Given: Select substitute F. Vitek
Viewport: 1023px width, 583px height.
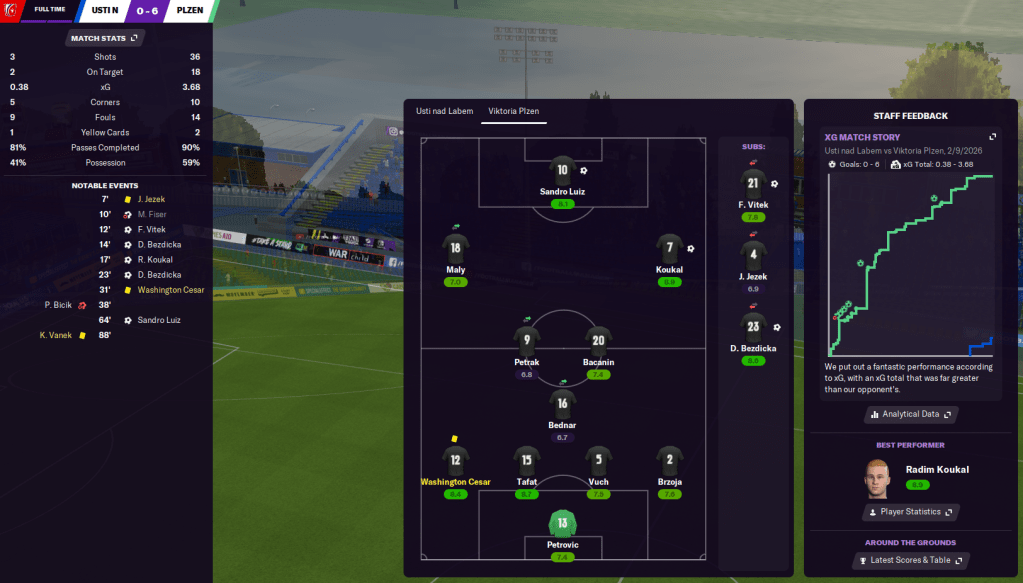Looking at the screenshot, I should coord(753,183).
